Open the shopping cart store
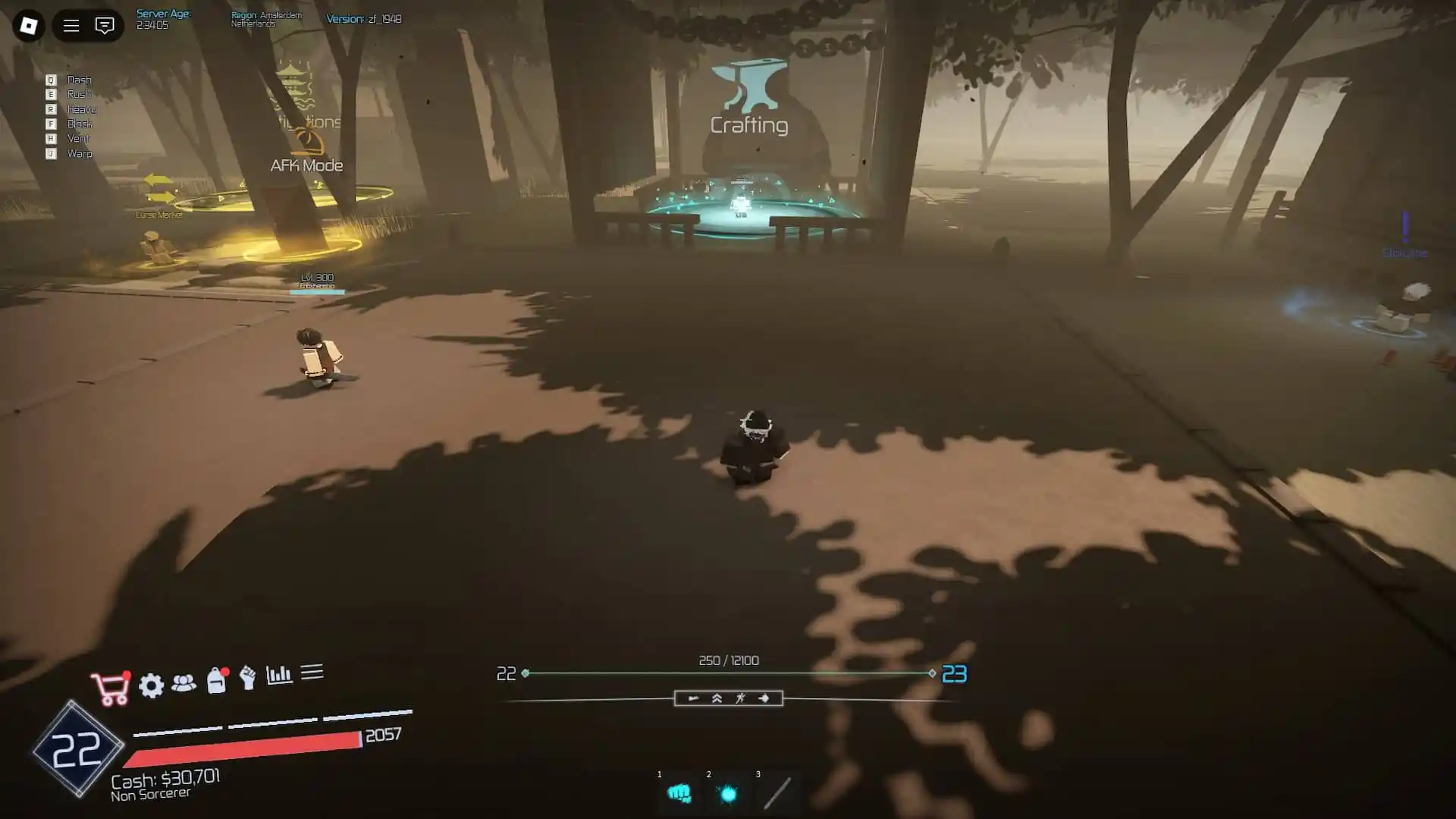The image size is (1456, 819). coord(110,689)
